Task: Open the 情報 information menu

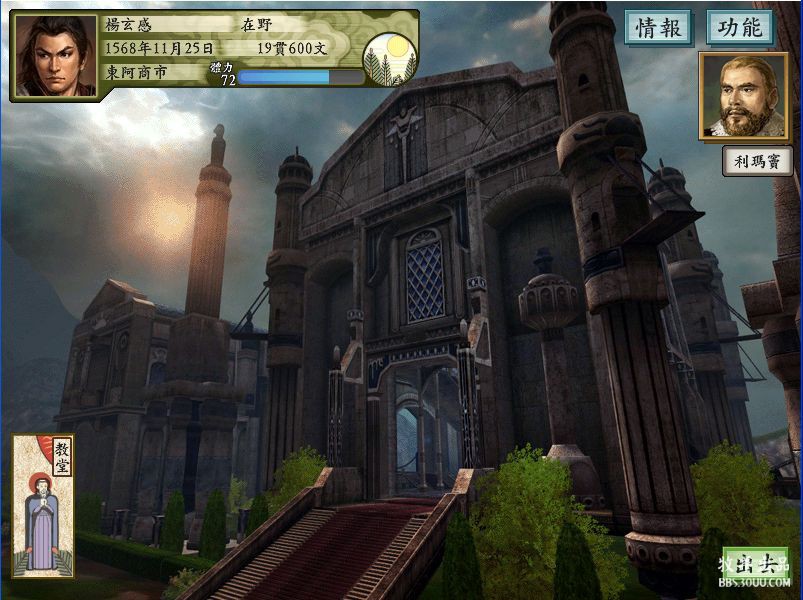Action: 659,28
